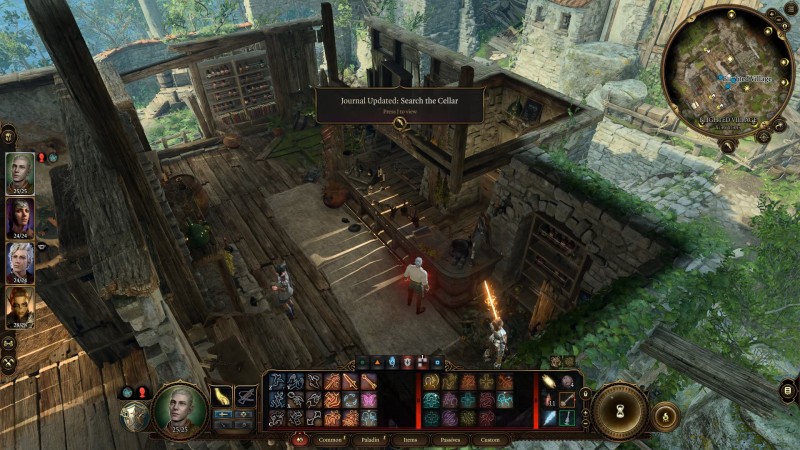Switch to the Custom hotbar tab

click(490, 440)
